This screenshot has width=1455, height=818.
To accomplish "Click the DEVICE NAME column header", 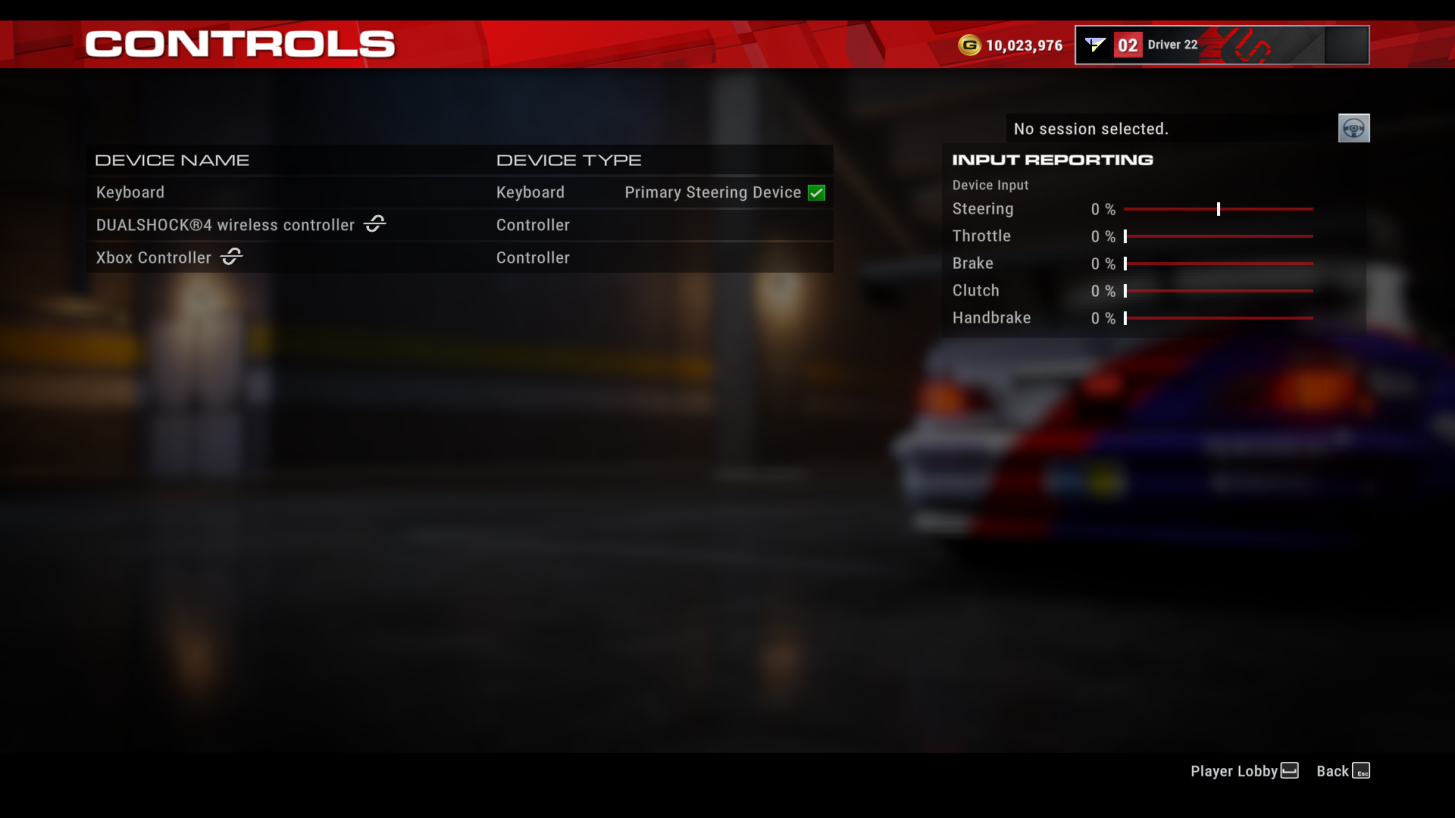I will click(171, 159).
